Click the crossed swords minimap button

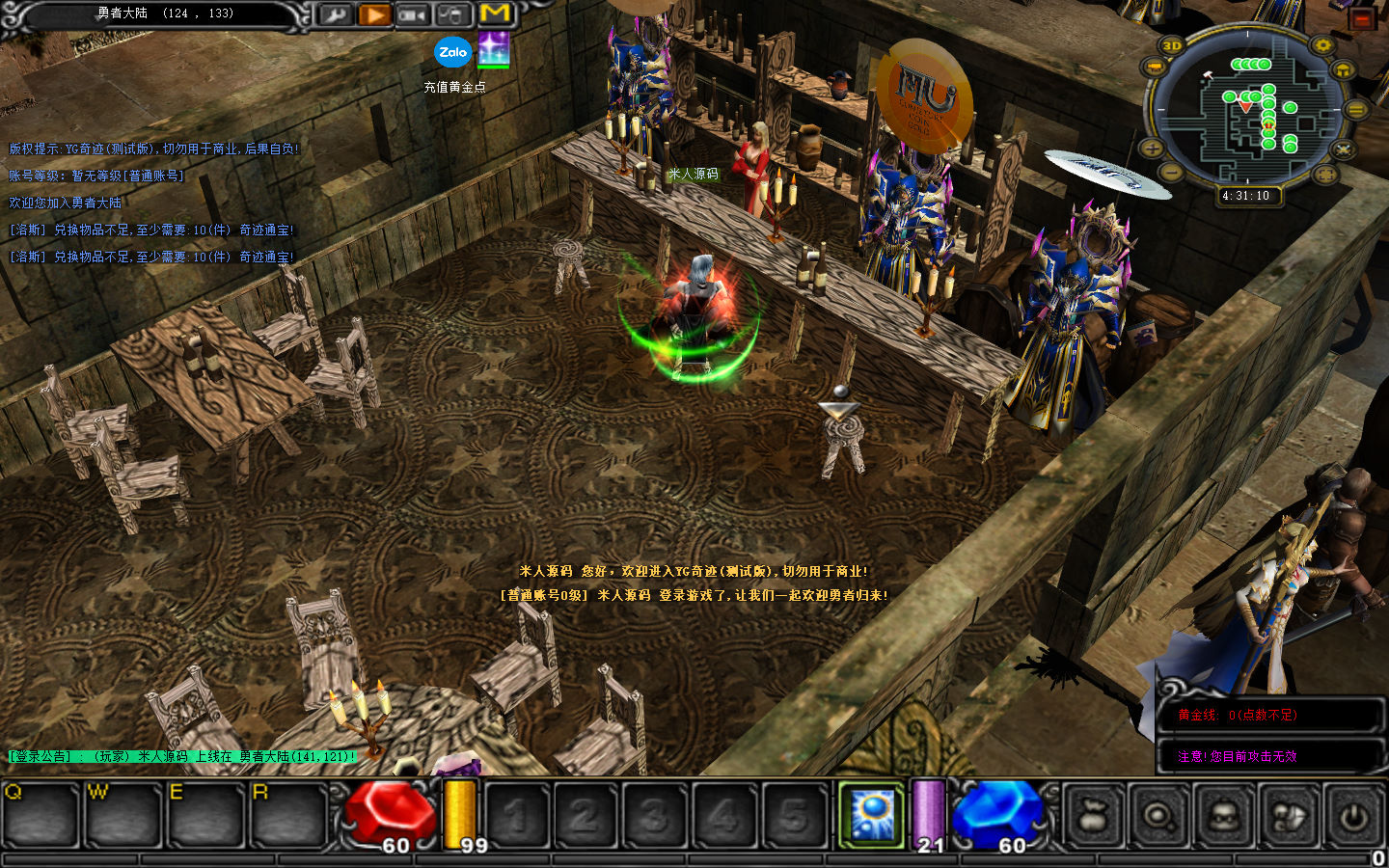[x=1343, y=149]
